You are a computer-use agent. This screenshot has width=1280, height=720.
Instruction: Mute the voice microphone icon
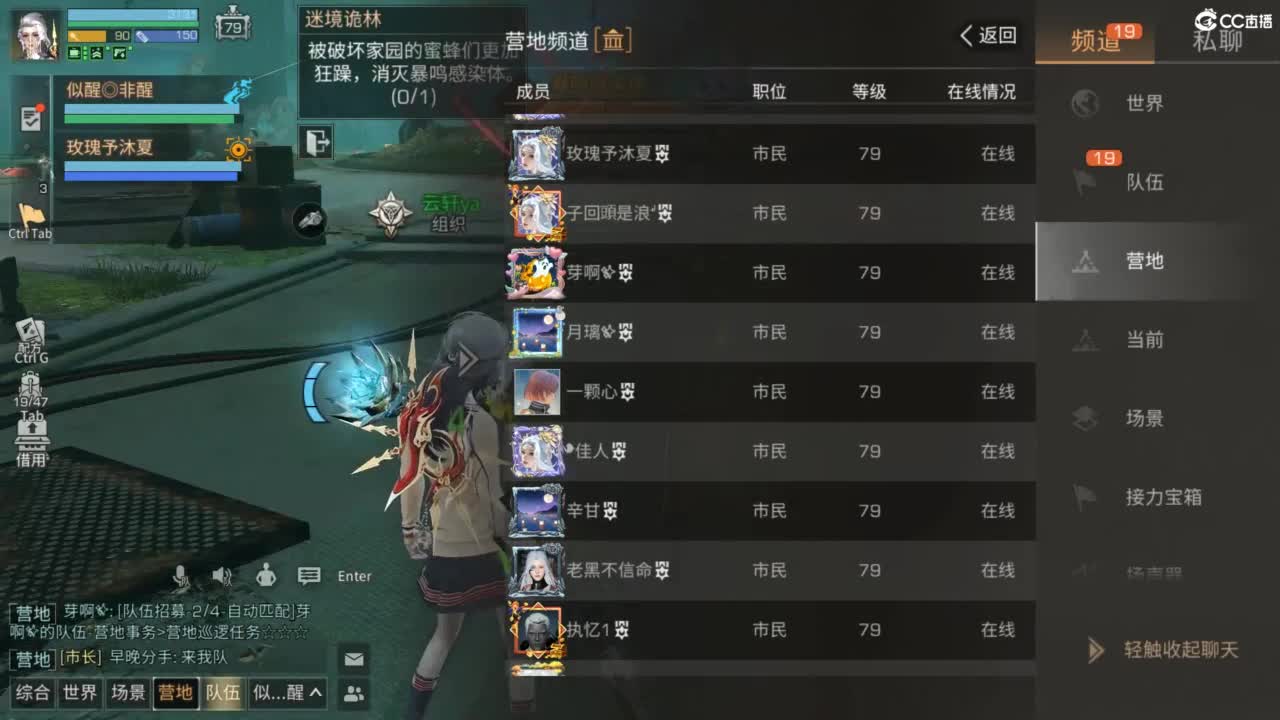point(182,575)
